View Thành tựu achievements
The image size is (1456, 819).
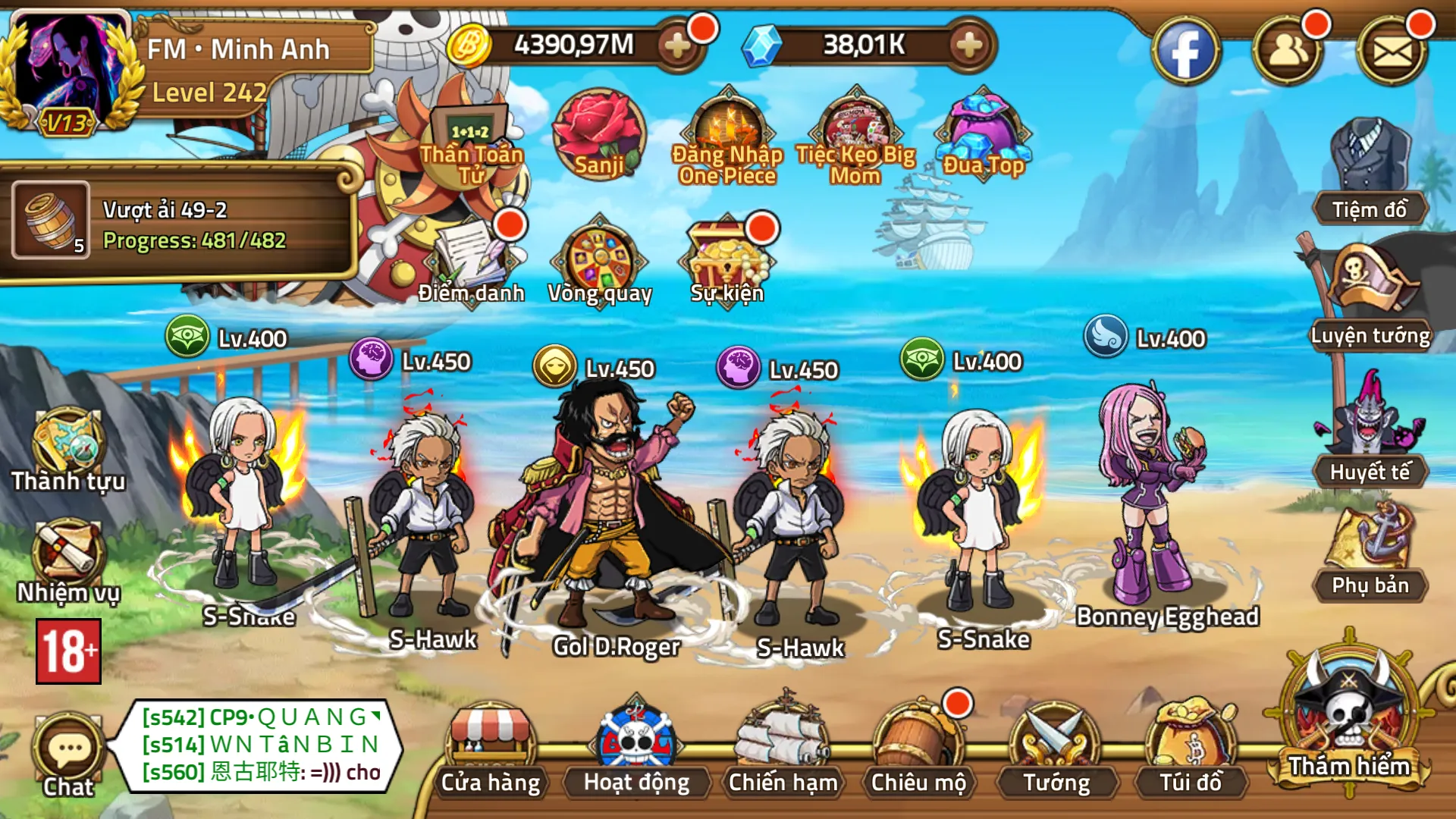coord(68,450)
